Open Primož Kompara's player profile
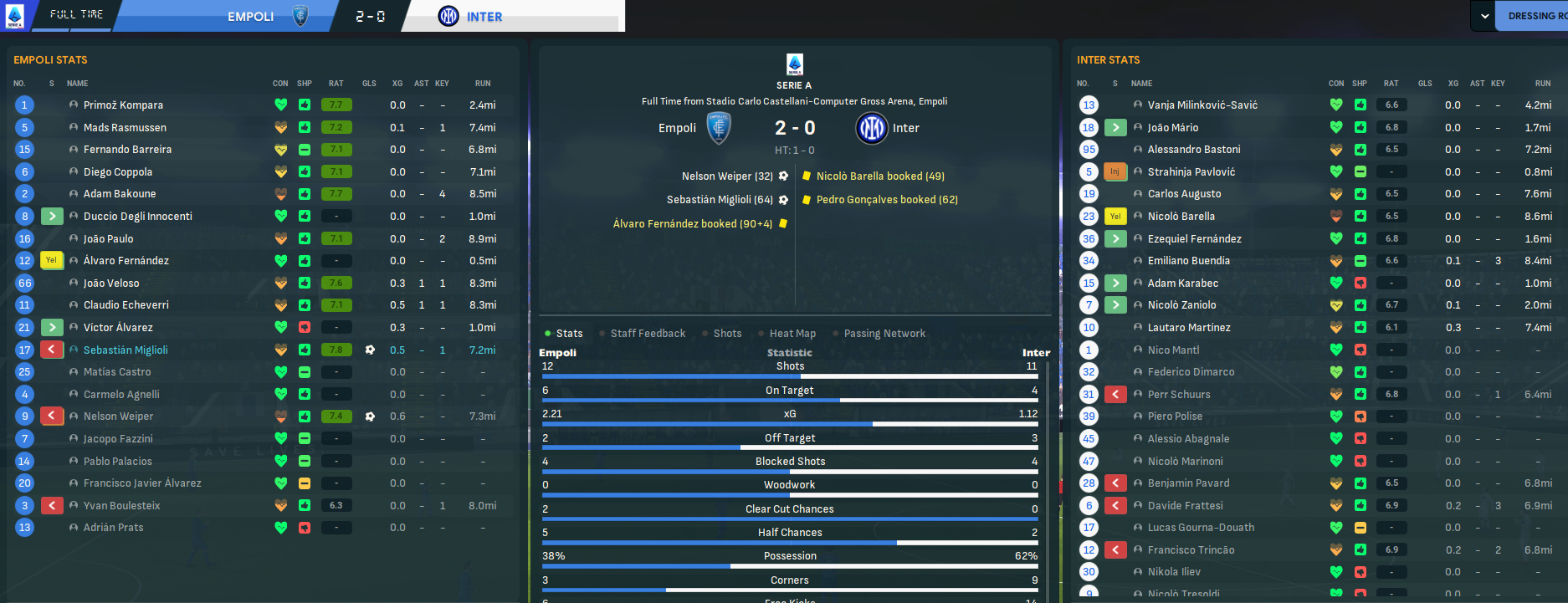The image size is (1568, 603). [123, 105]
